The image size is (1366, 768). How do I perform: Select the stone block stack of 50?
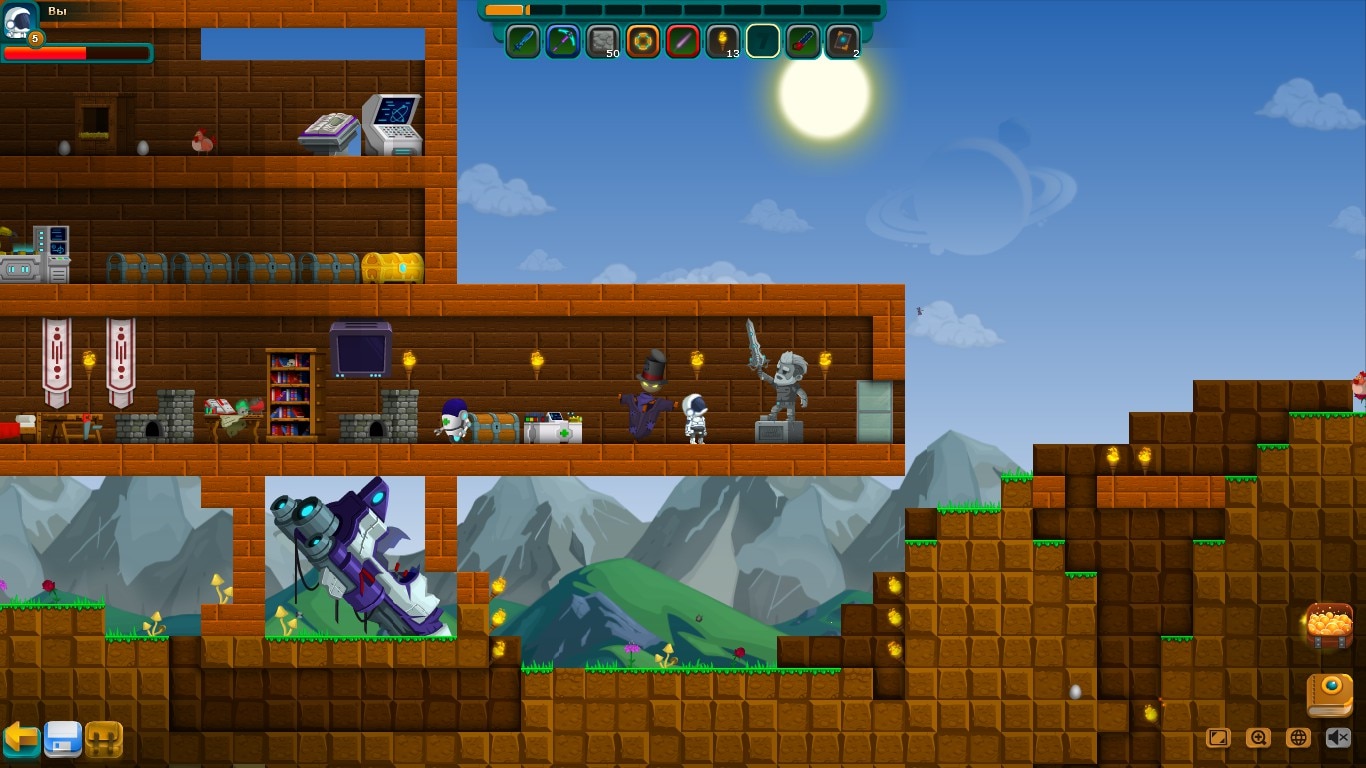point(603,42)
